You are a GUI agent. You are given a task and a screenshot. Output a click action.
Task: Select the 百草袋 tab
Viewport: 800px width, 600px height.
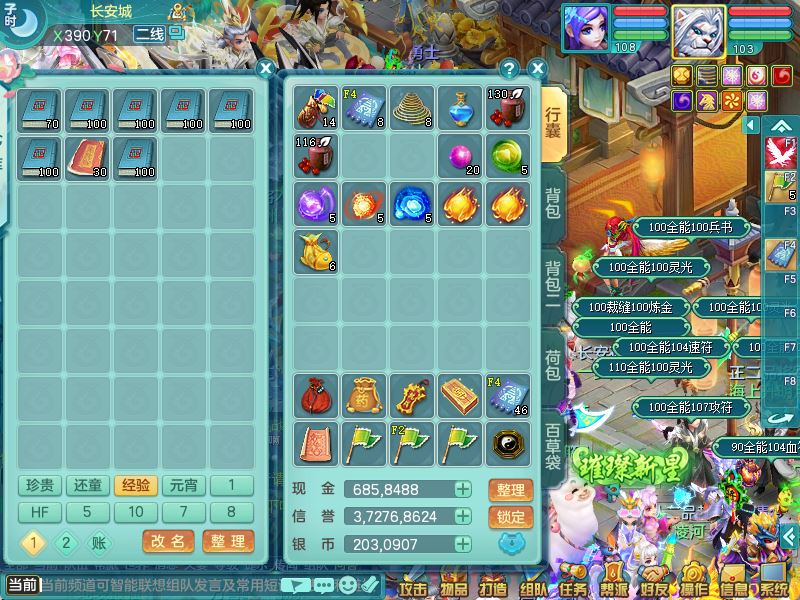[x=553, y=447]
